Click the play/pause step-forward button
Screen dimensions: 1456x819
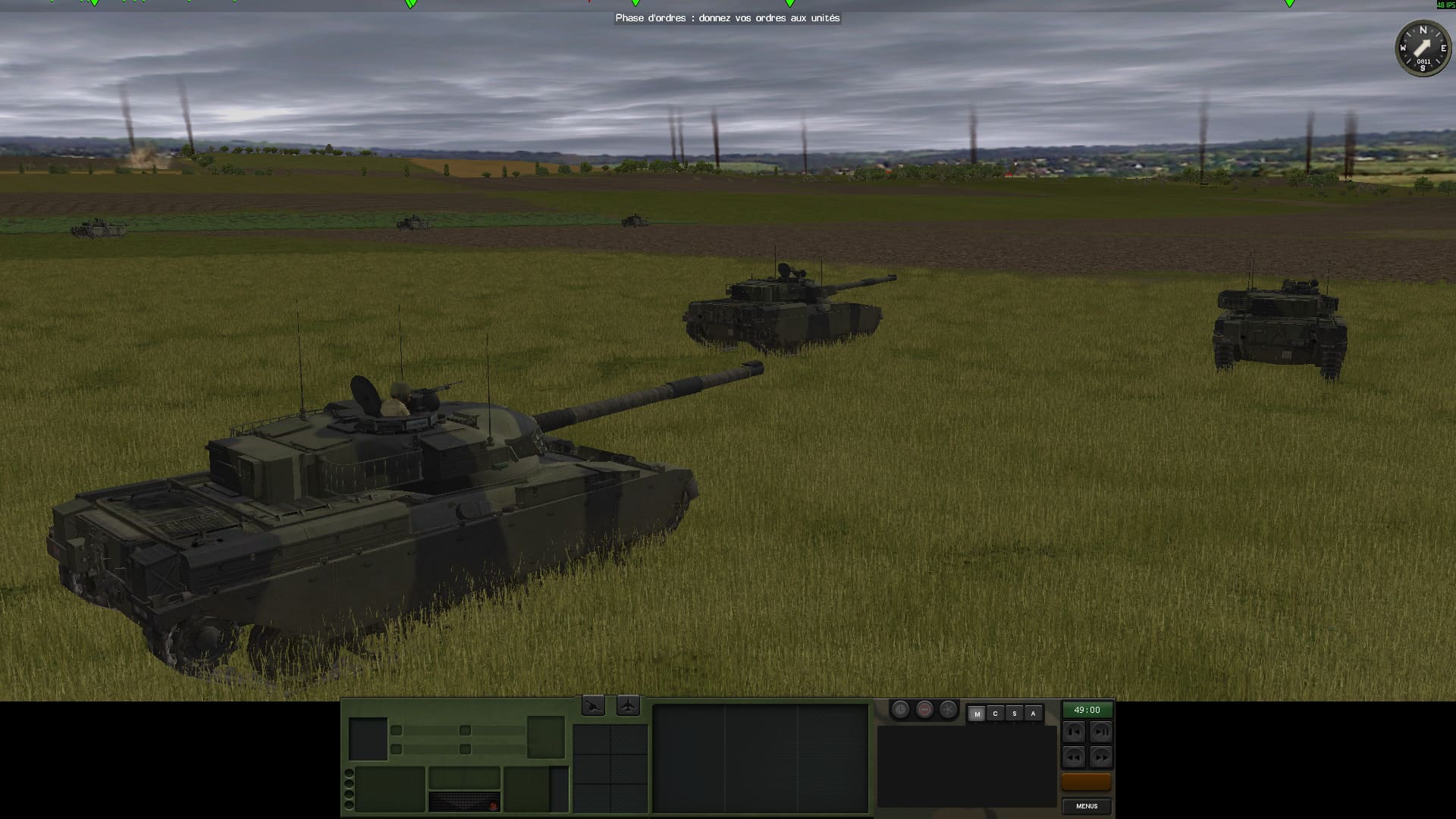(1100, 732)
